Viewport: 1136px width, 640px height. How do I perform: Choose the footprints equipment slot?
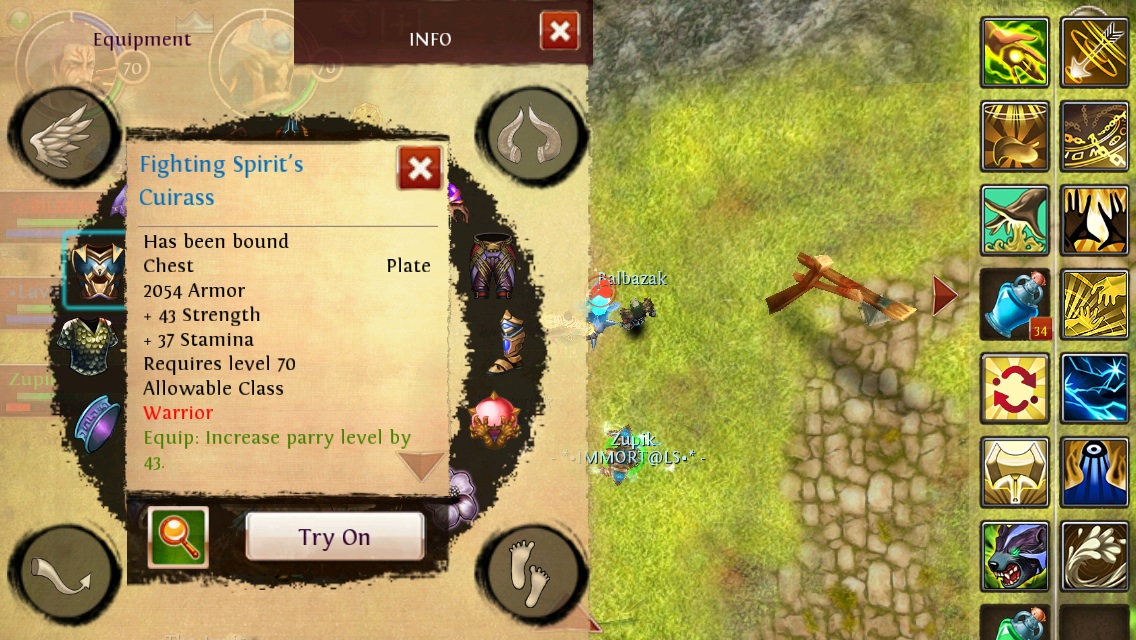[530, 571]
